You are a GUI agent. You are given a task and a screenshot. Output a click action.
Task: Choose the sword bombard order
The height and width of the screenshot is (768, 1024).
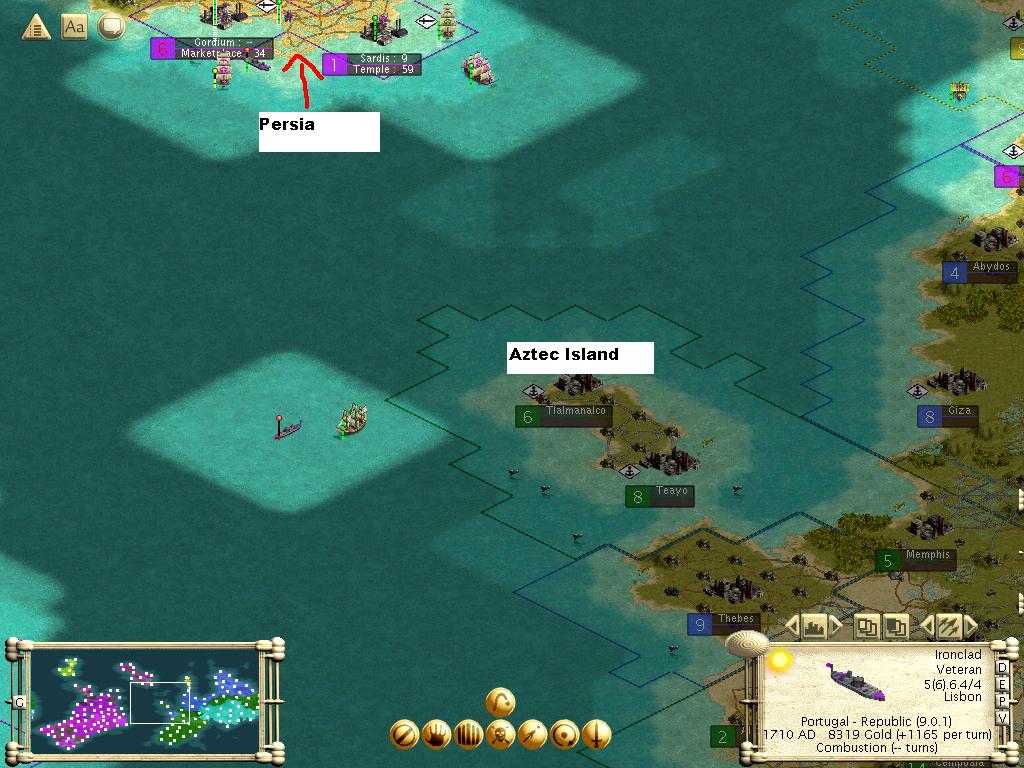click(597, 735)
